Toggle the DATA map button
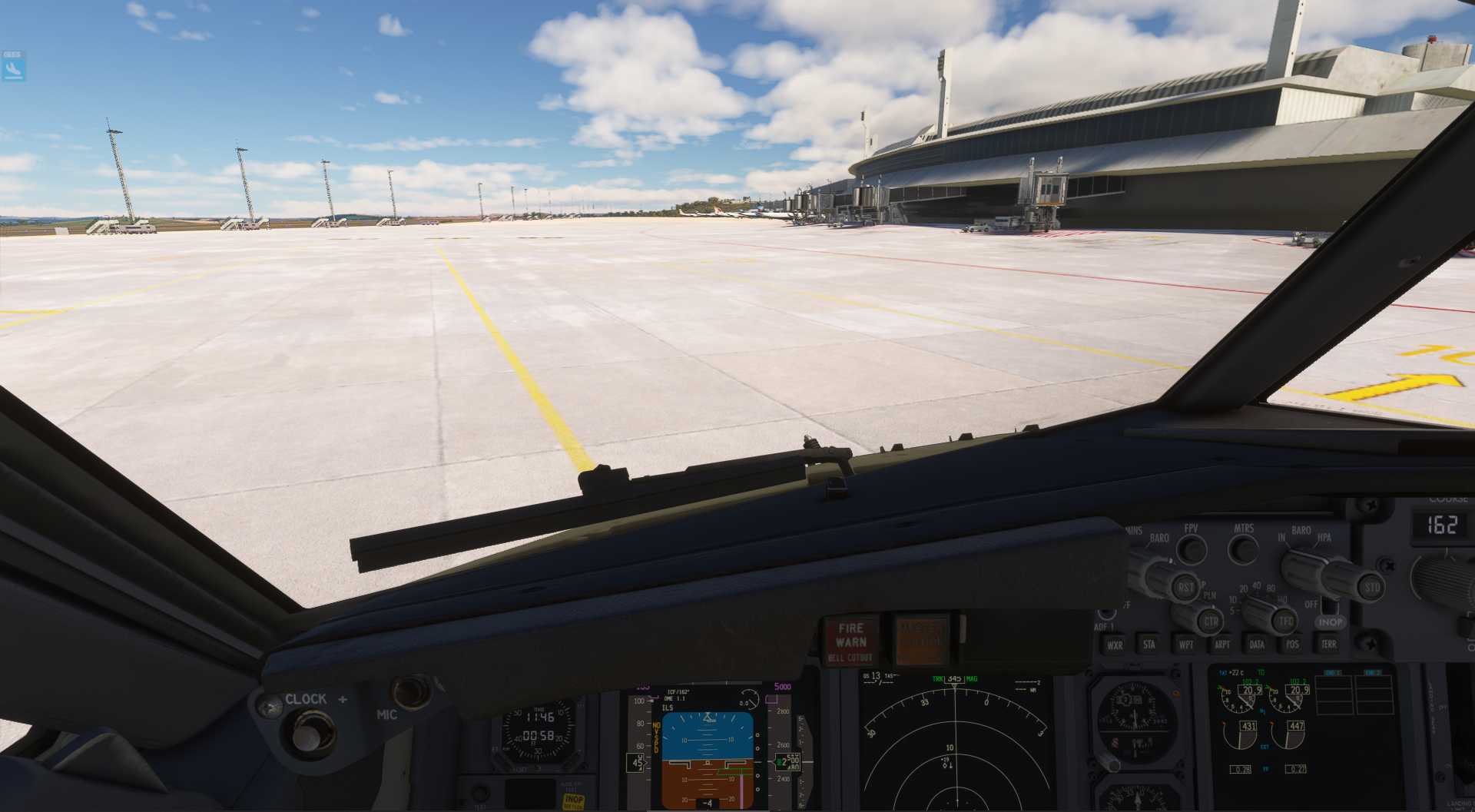Viewport: 1475px width, 812px height. click(1257, 645)
